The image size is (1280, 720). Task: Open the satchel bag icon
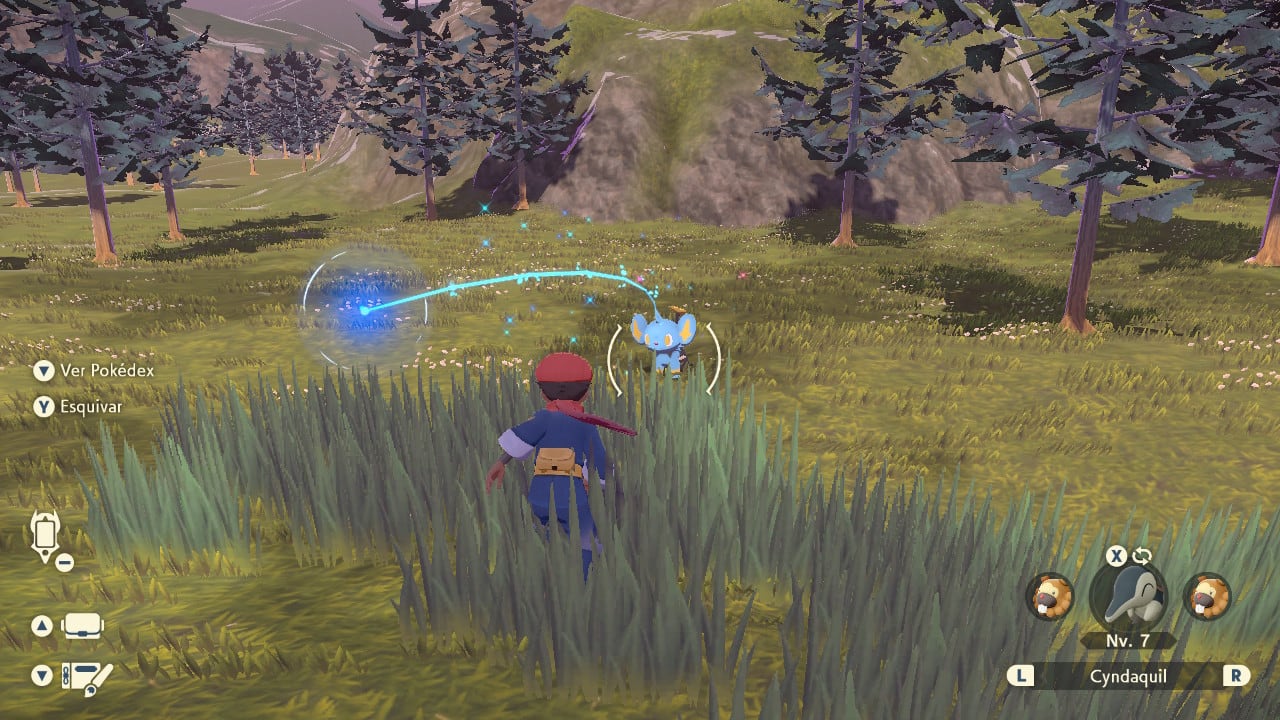(82, 627)
